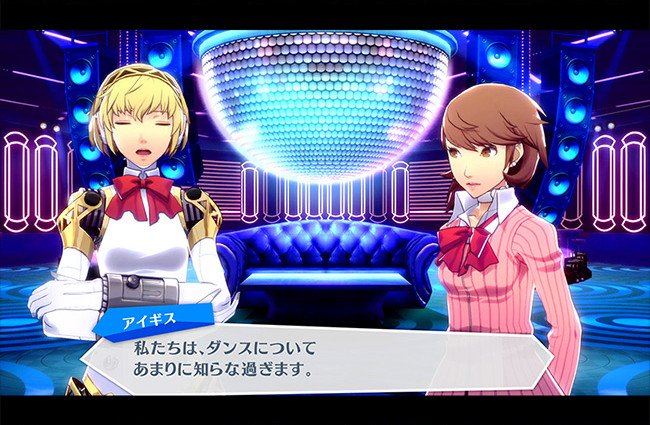The image size is (650, 425).
Task: Click Aigis's dialogue box to advance
Action: [x=330, y=359]
